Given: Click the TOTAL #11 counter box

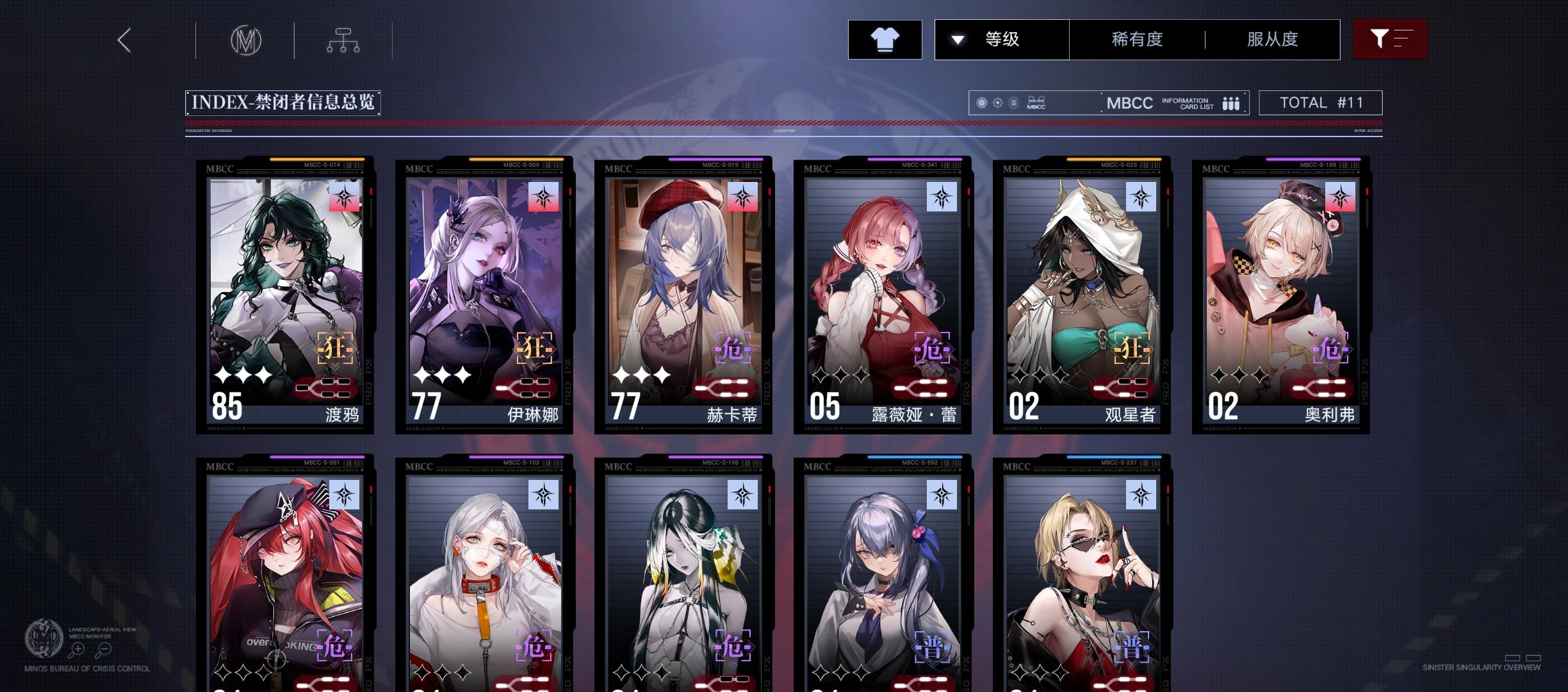Looking at the screenshot, I should pyautogui.click(x=1321, y=102).
